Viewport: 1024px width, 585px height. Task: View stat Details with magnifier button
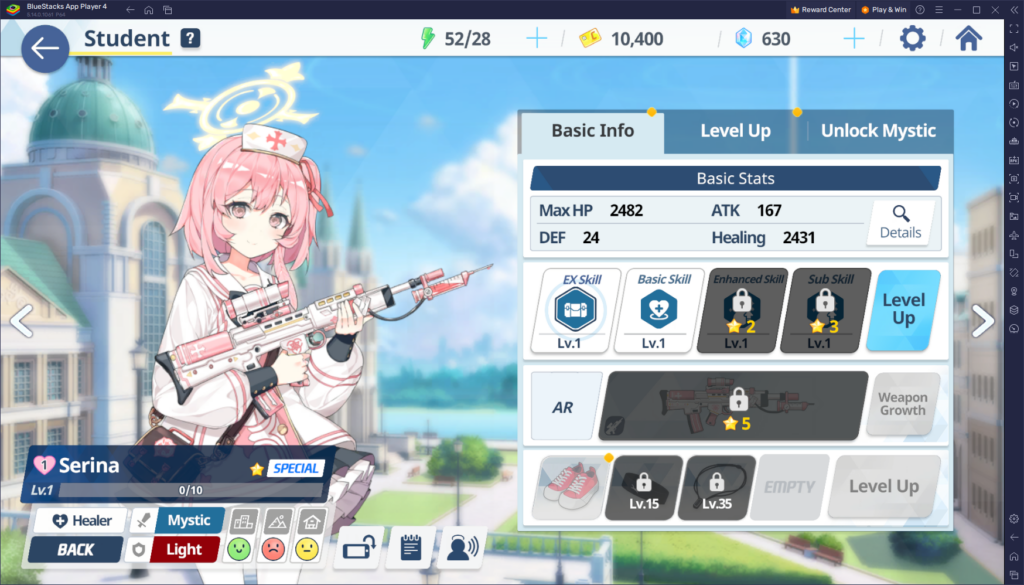(900, 222)
